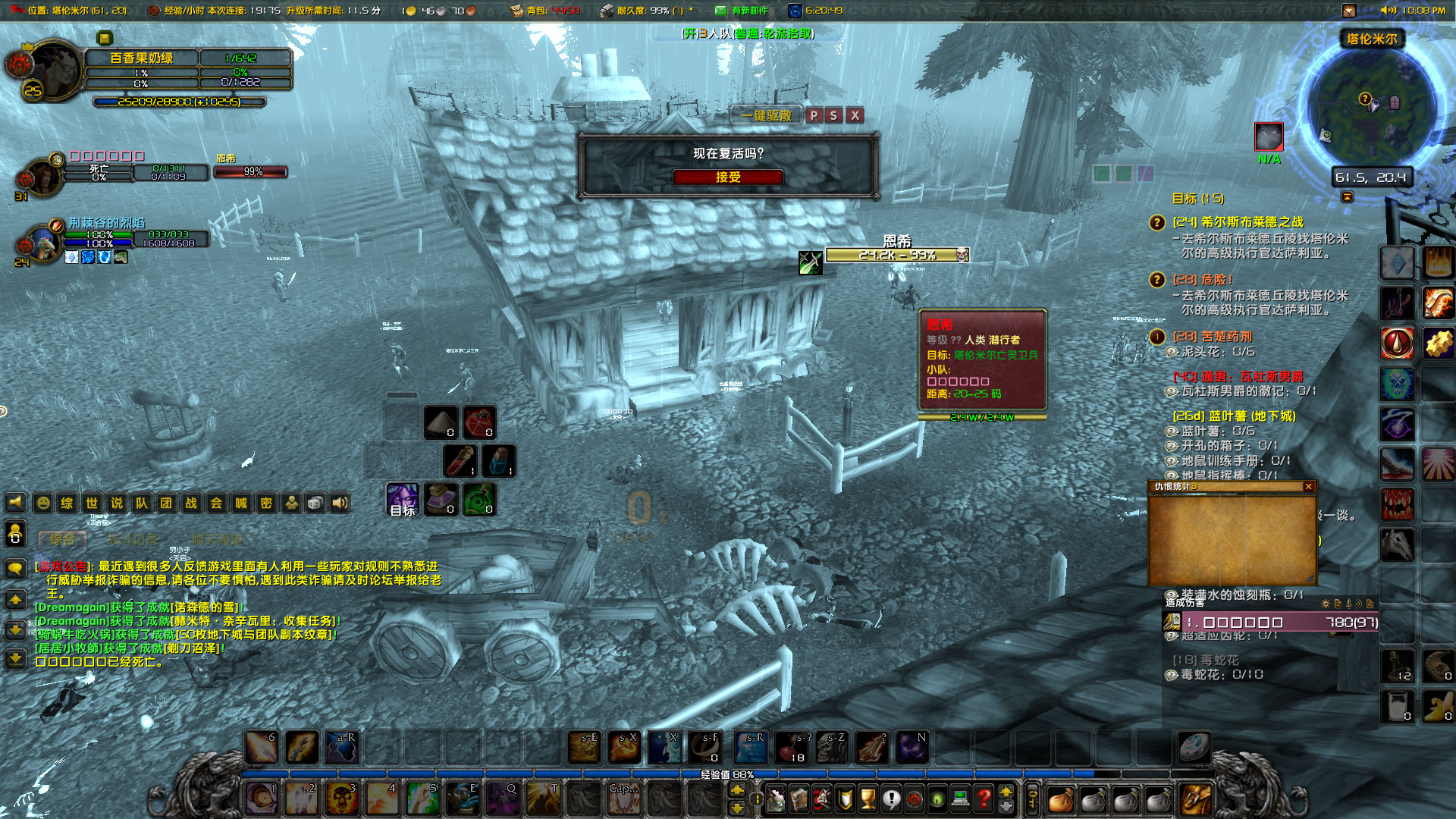The image size is (1456, 819).
Task: Click the key ring icon beside the bags
Action: click(1033, 800)
